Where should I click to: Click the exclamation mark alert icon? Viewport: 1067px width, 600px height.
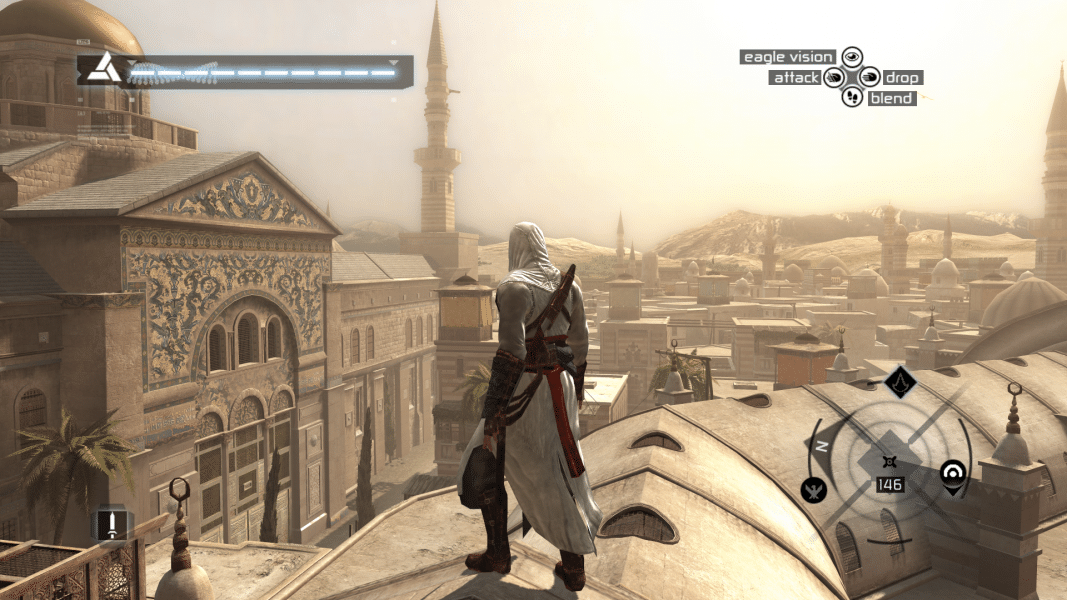(113, 524)
